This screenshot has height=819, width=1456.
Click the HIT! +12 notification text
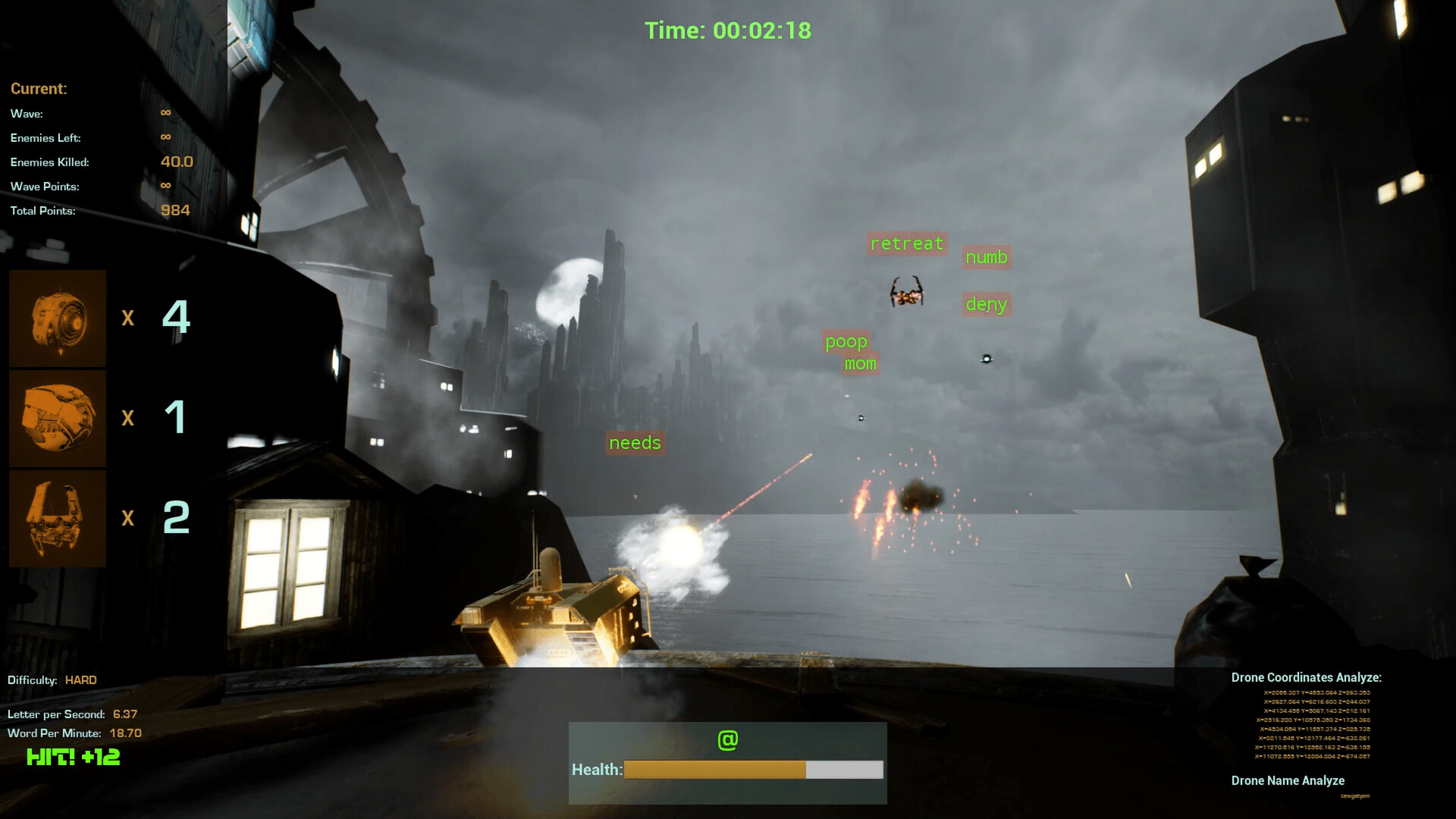72,756
